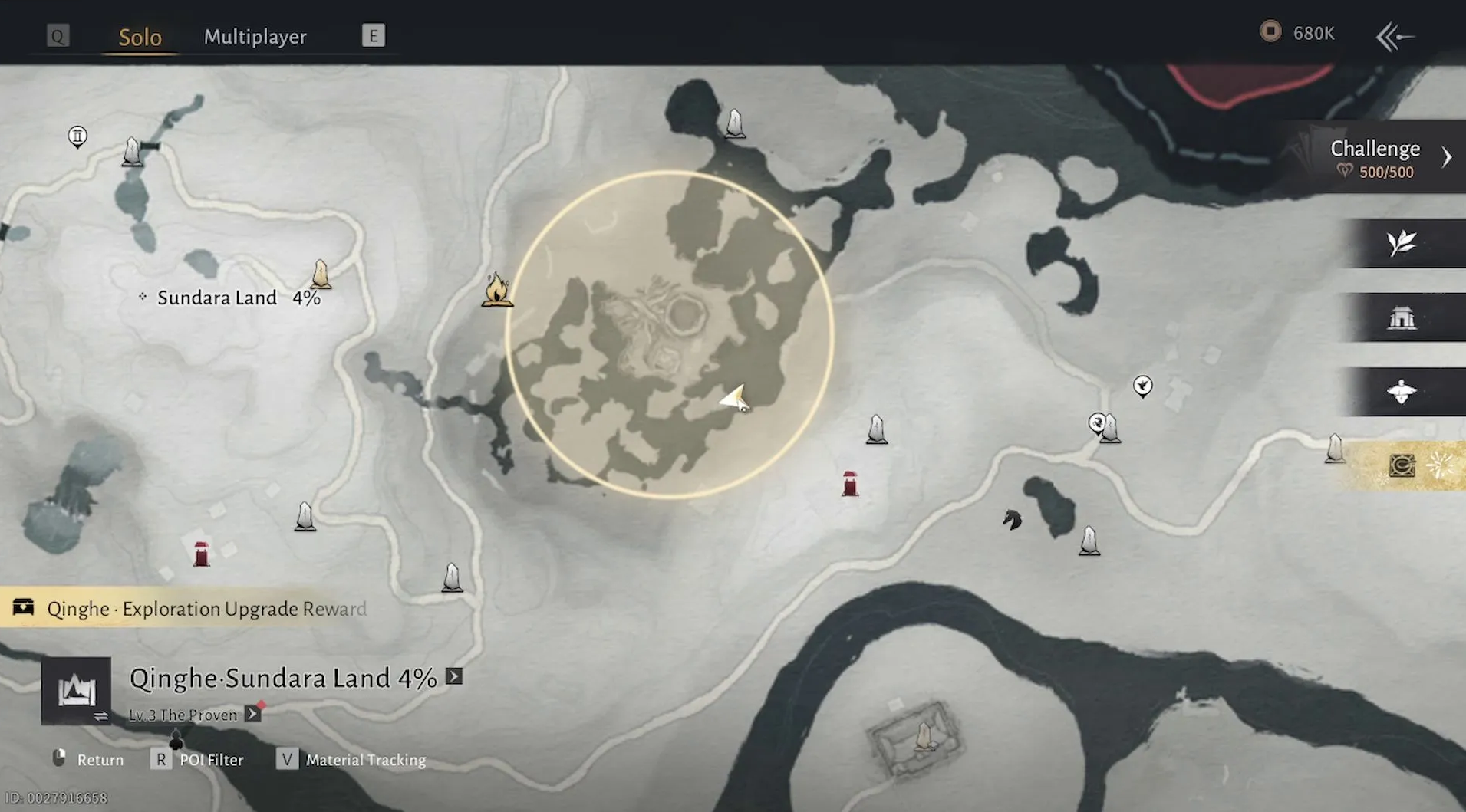Switch to the Multiplayer tab
Screen dimensions: 1466x812
click(255, 37)
